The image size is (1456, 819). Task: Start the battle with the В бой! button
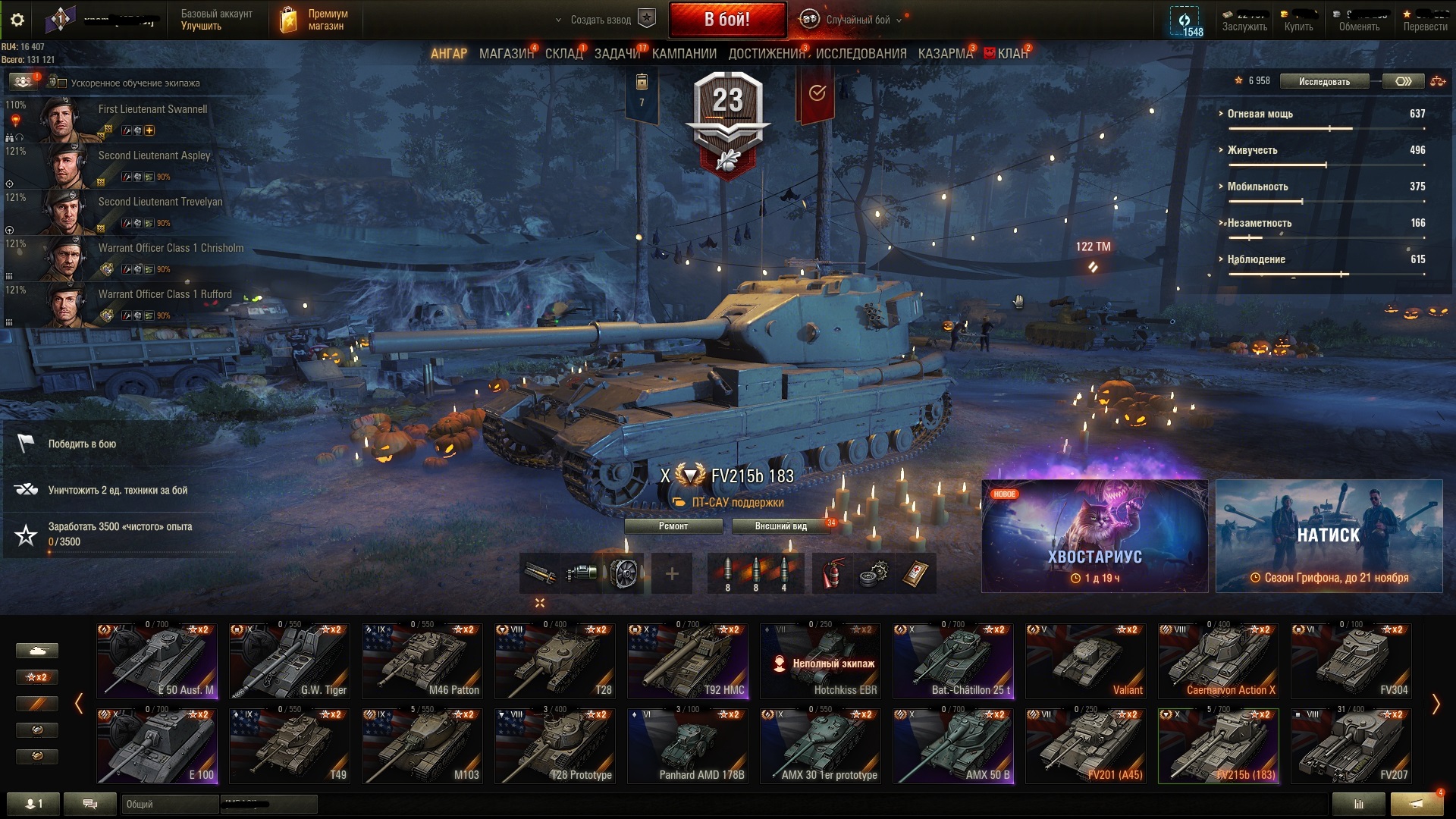coord(726,20)
